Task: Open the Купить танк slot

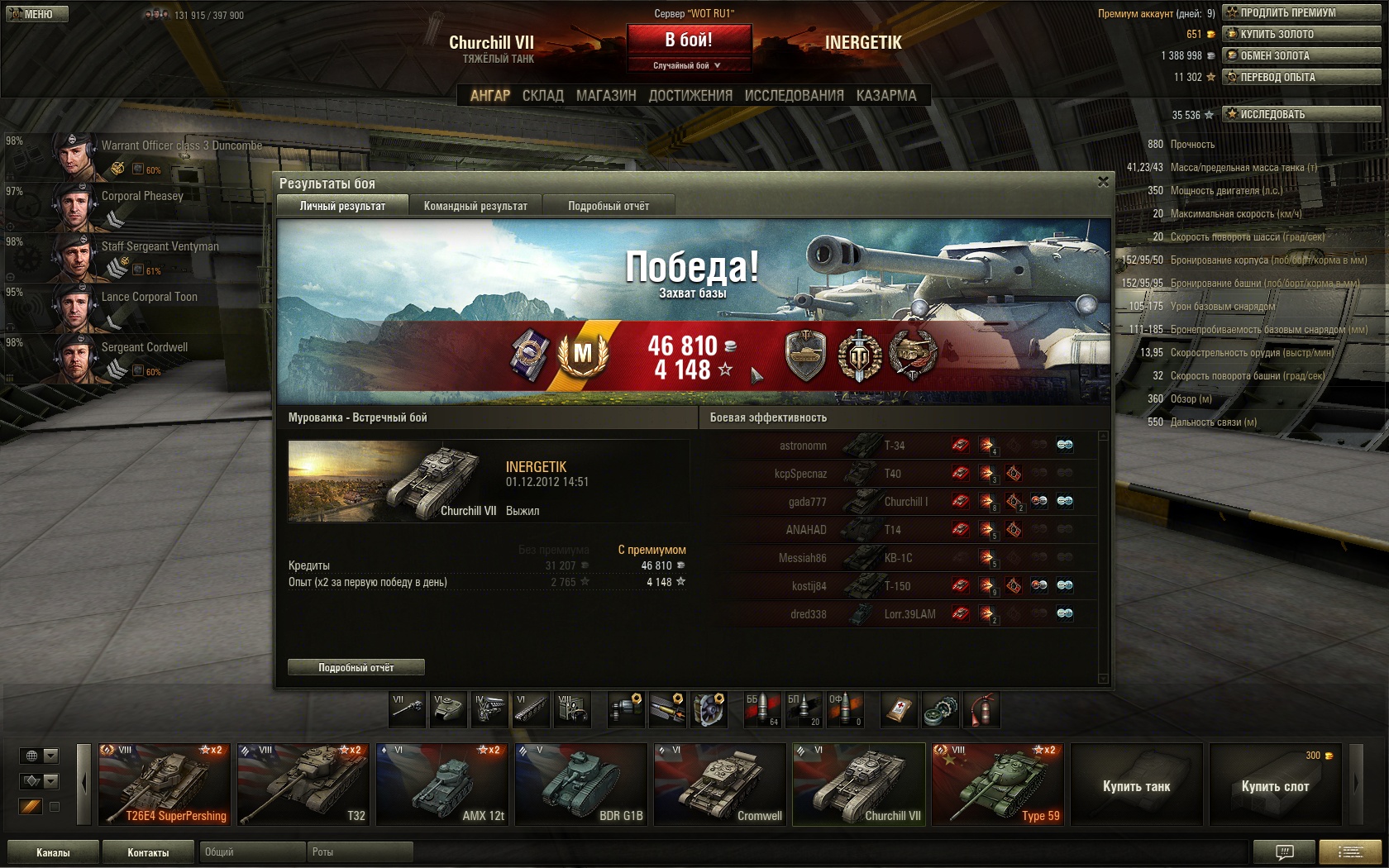Action: tap(1136, 785)
